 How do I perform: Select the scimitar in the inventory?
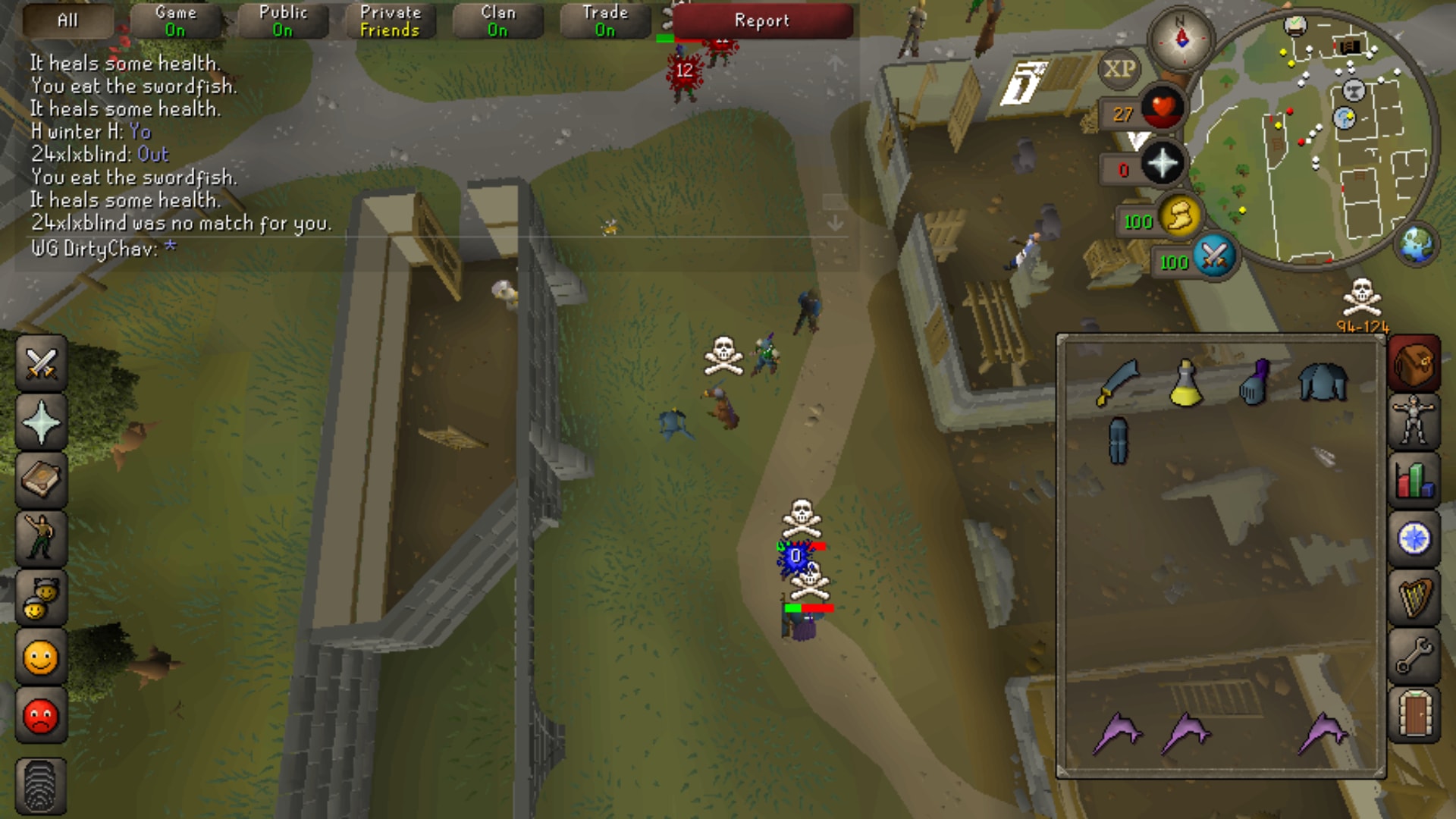1117,383
